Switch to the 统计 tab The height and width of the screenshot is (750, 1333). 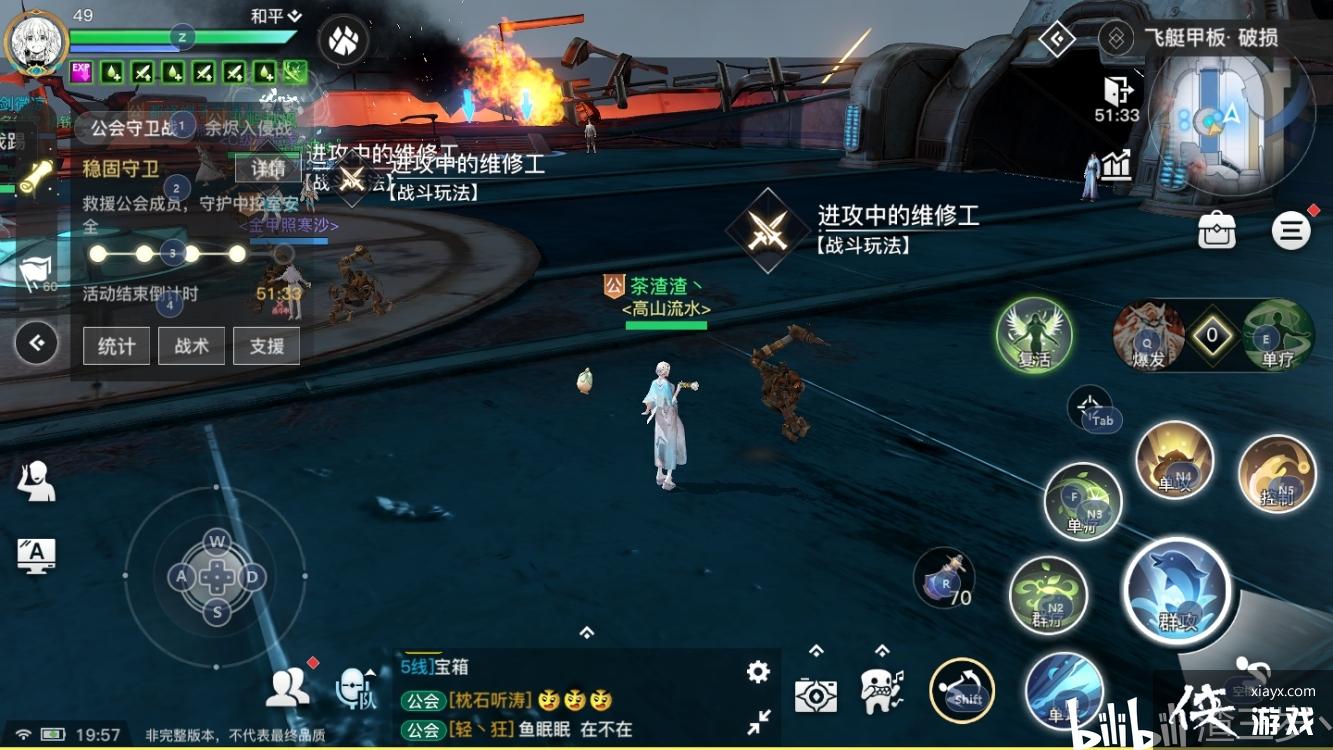[115, 346]
